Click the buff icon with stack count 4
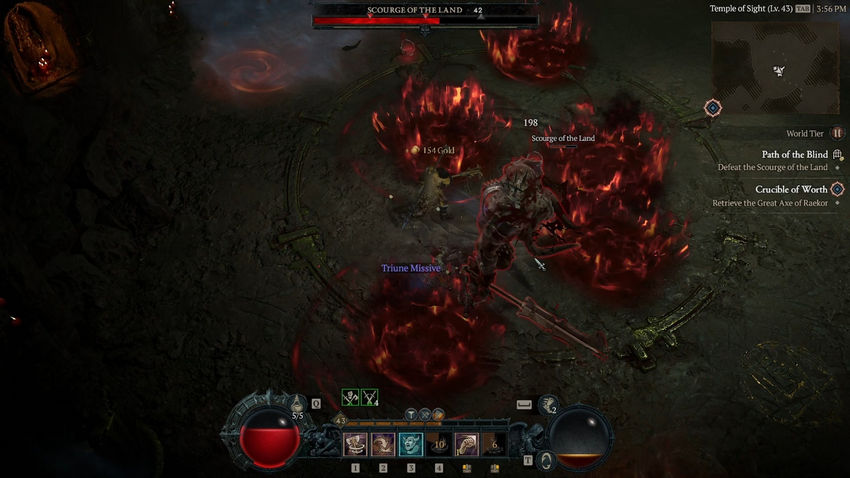The image size is (850, 478). tap(370, 398)
